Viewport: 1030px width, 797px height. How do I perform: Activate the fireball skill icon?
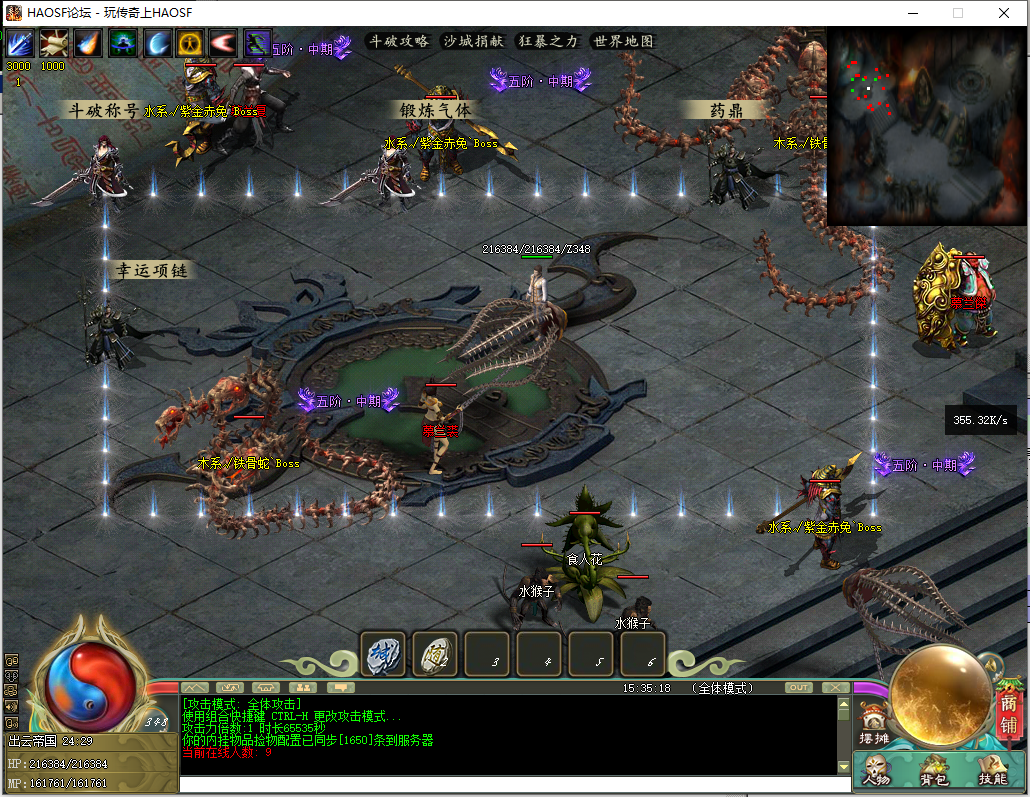click(x=88, y=44)
